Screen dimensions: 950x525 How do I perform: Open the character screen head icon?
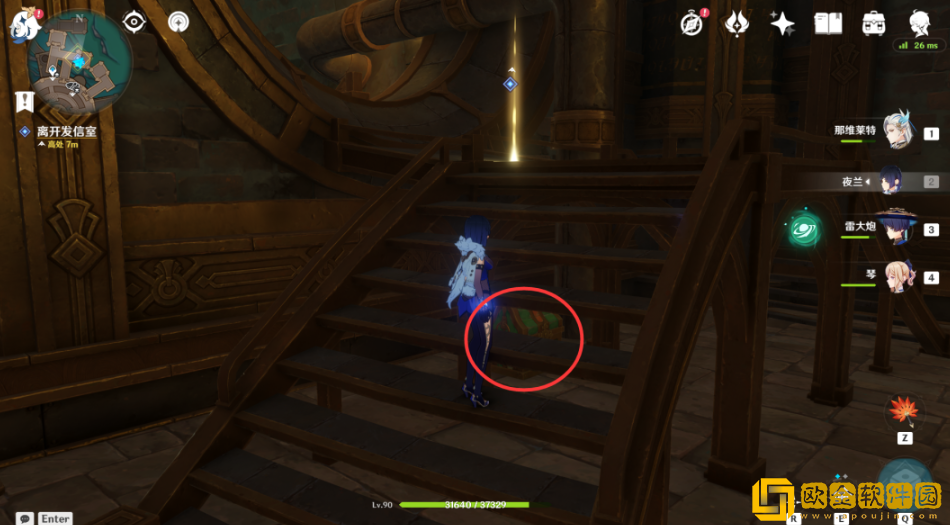(918, 22)
